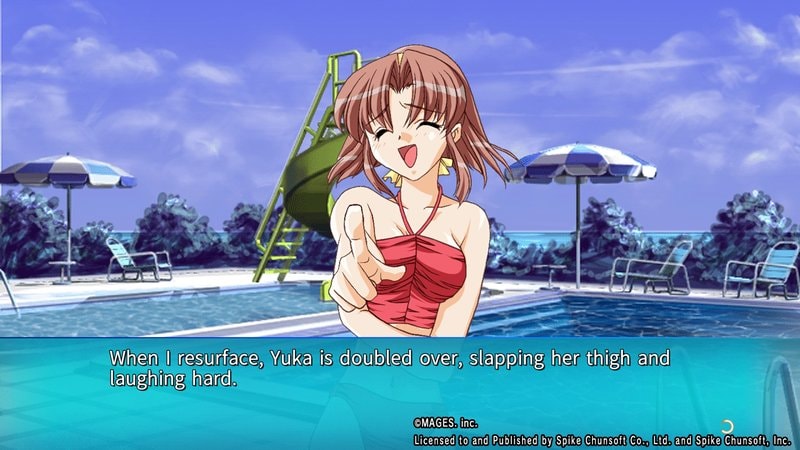Click the dialogue text box to advance
The width and height of the screenshot is (800, 450).
pyautogui.click(x=400, y=380)
